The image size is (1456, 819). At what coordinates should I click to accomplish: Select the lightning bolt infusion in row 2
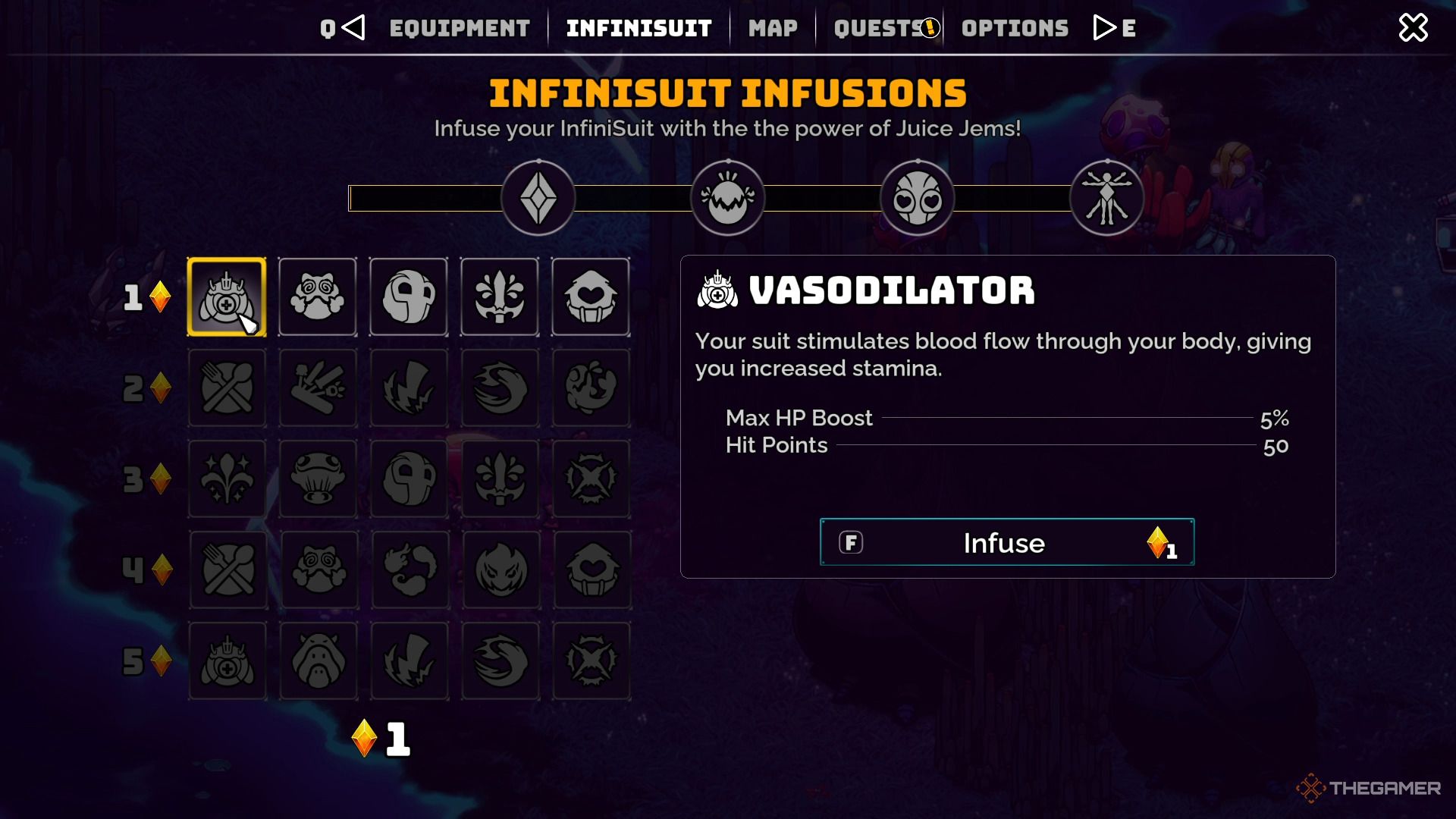(x=409, y=388)
